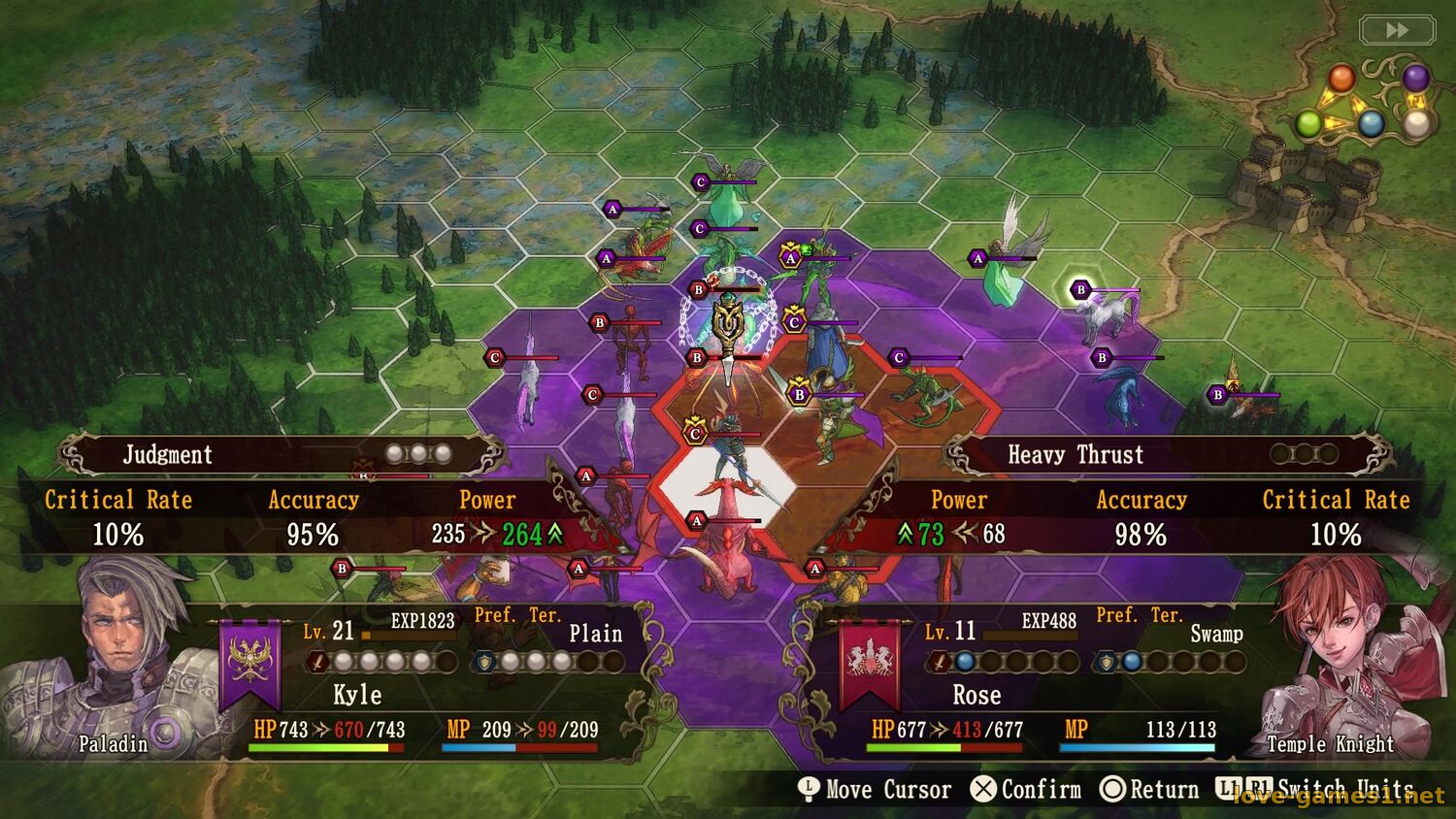Select the white-highlighted target hex with red dragon

(x=723, y=485)
